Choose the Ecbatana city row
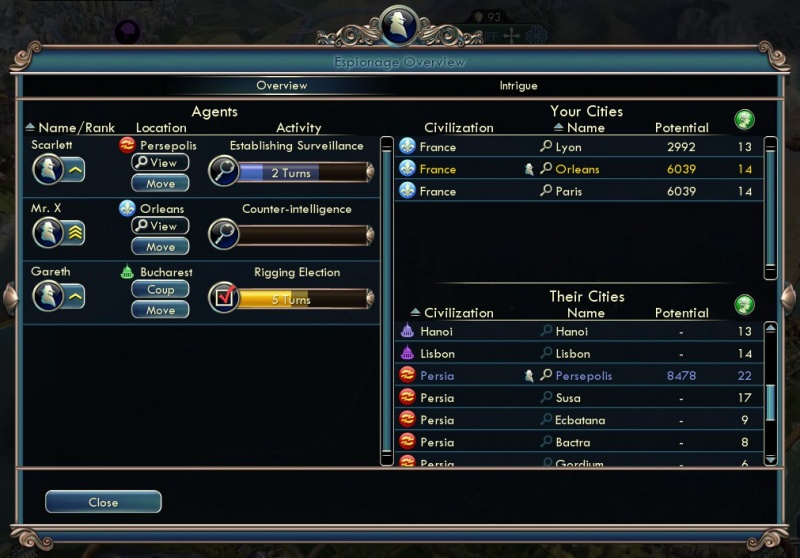The height and width of the screenshot is (558, 800). tap(580, 420)
